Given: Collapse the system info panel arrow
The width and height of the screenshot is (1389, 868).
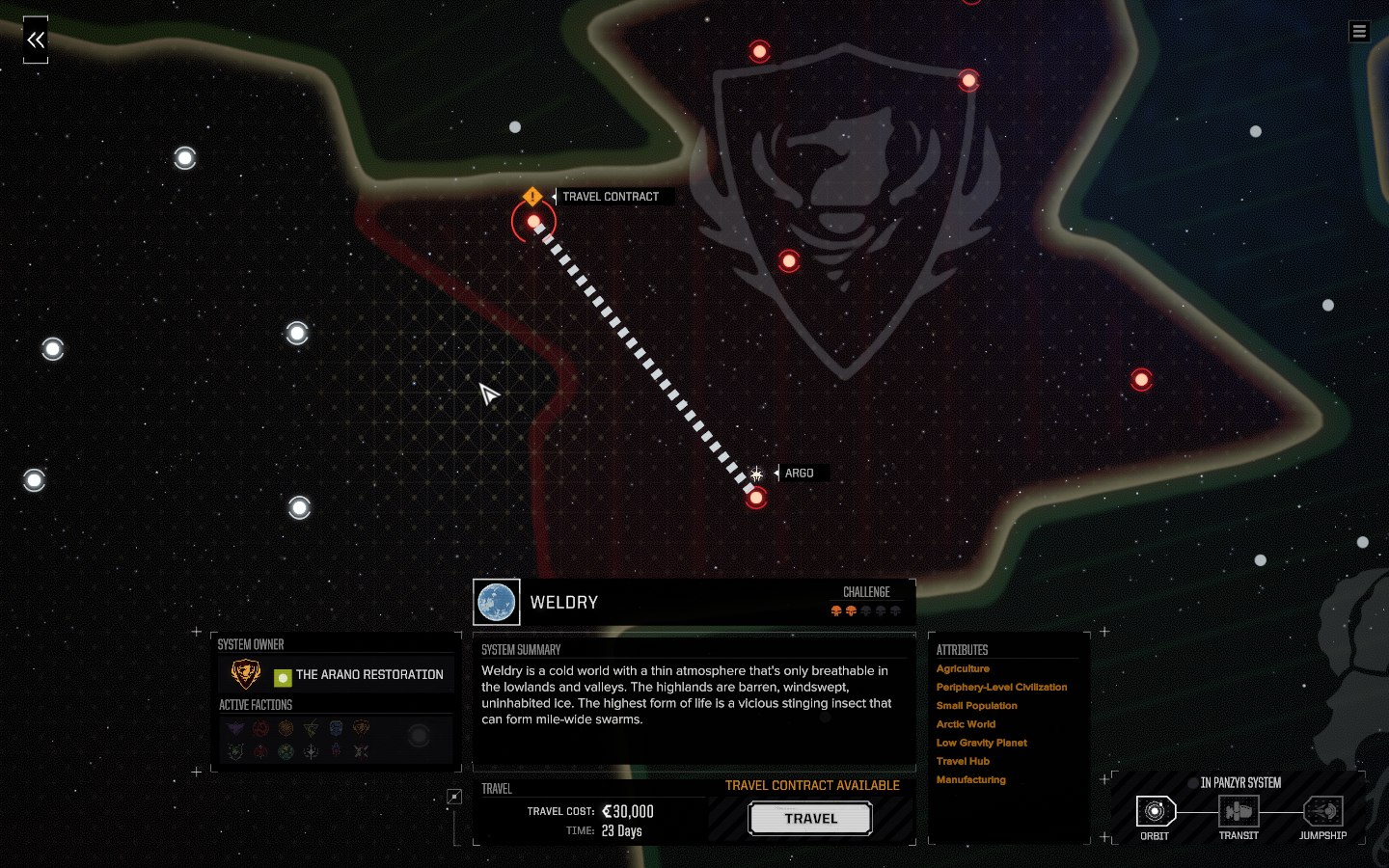Looking at the screenshot, I should pos(454,797).
